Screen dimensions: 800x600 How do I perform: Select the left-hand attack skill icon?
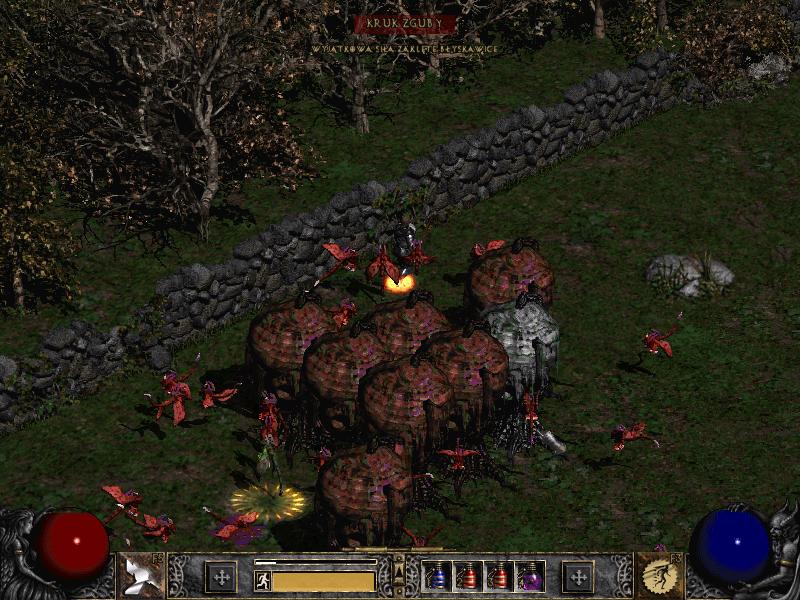(141, 575)
